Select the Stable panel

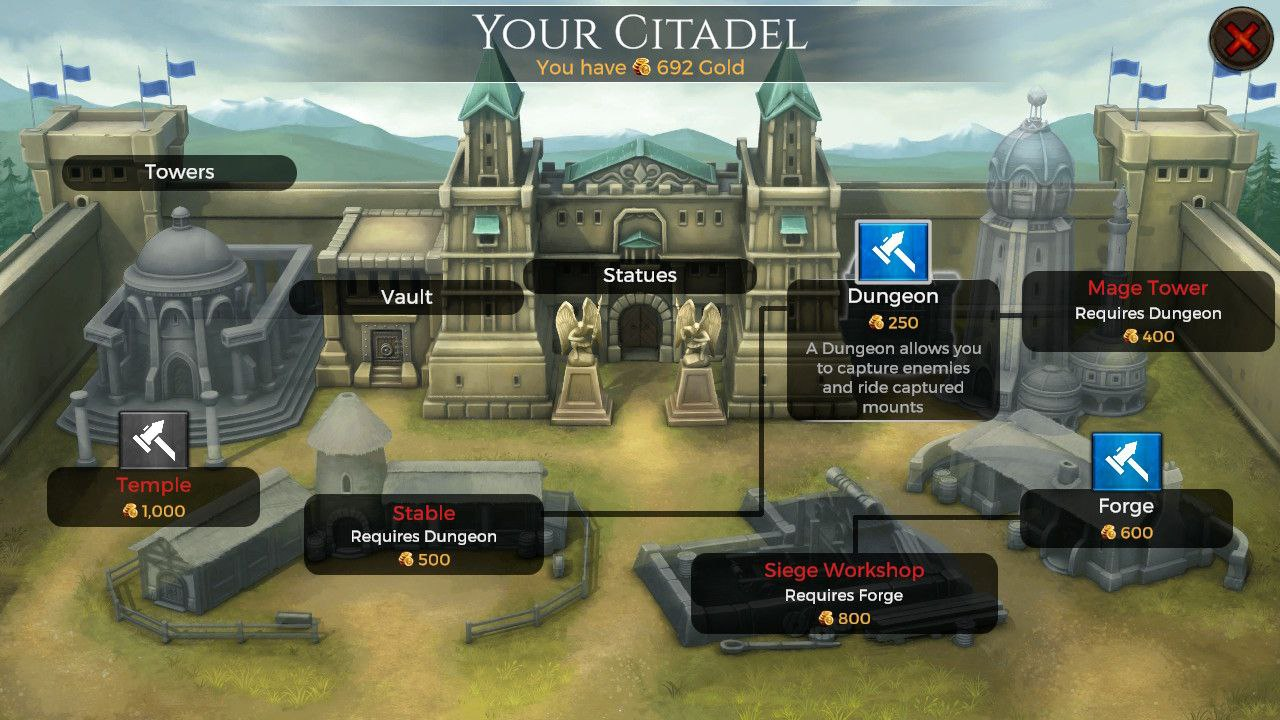[x=423, y=535]
